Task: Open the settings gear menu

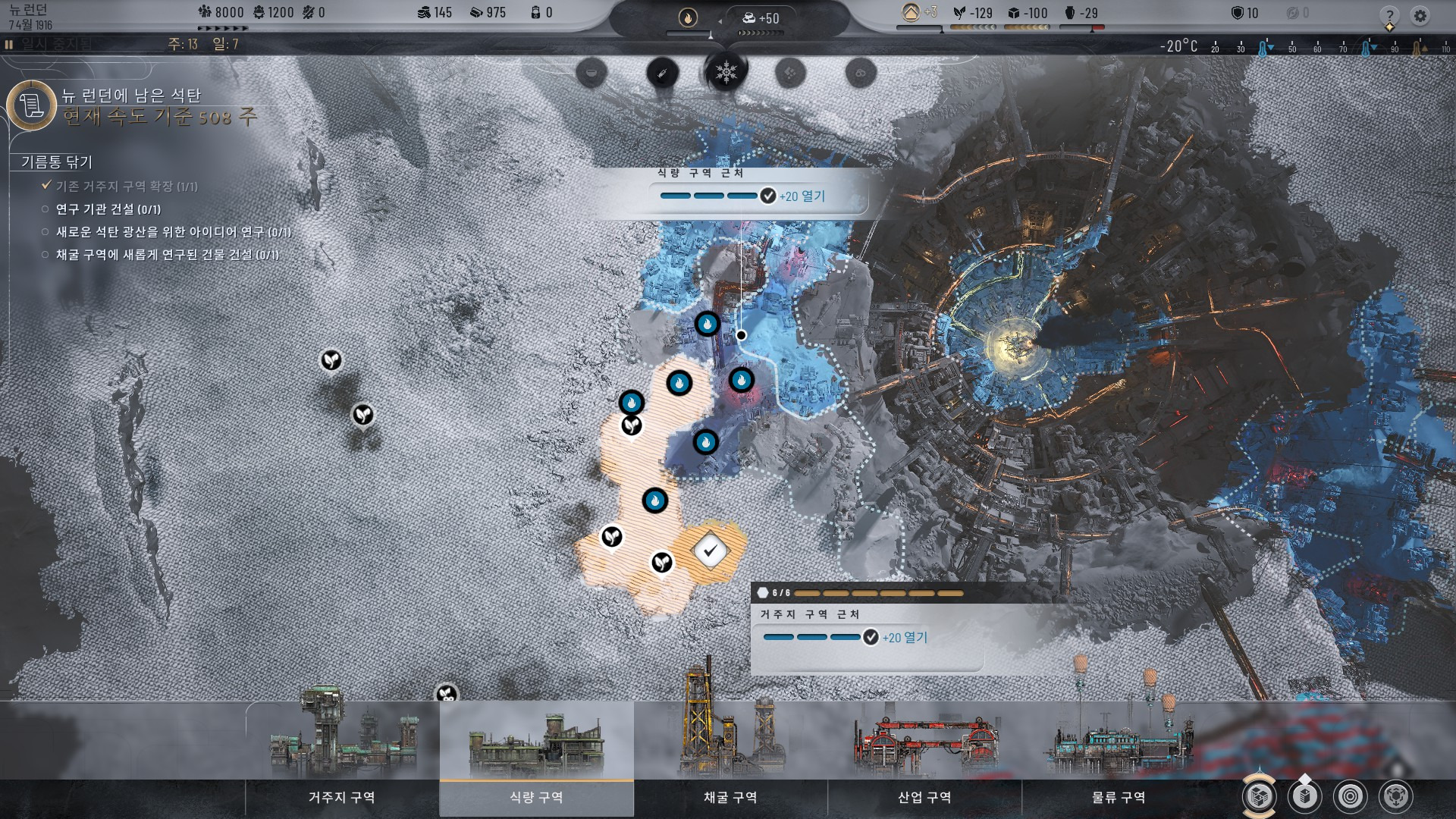Action: (x=1420, y=15)
